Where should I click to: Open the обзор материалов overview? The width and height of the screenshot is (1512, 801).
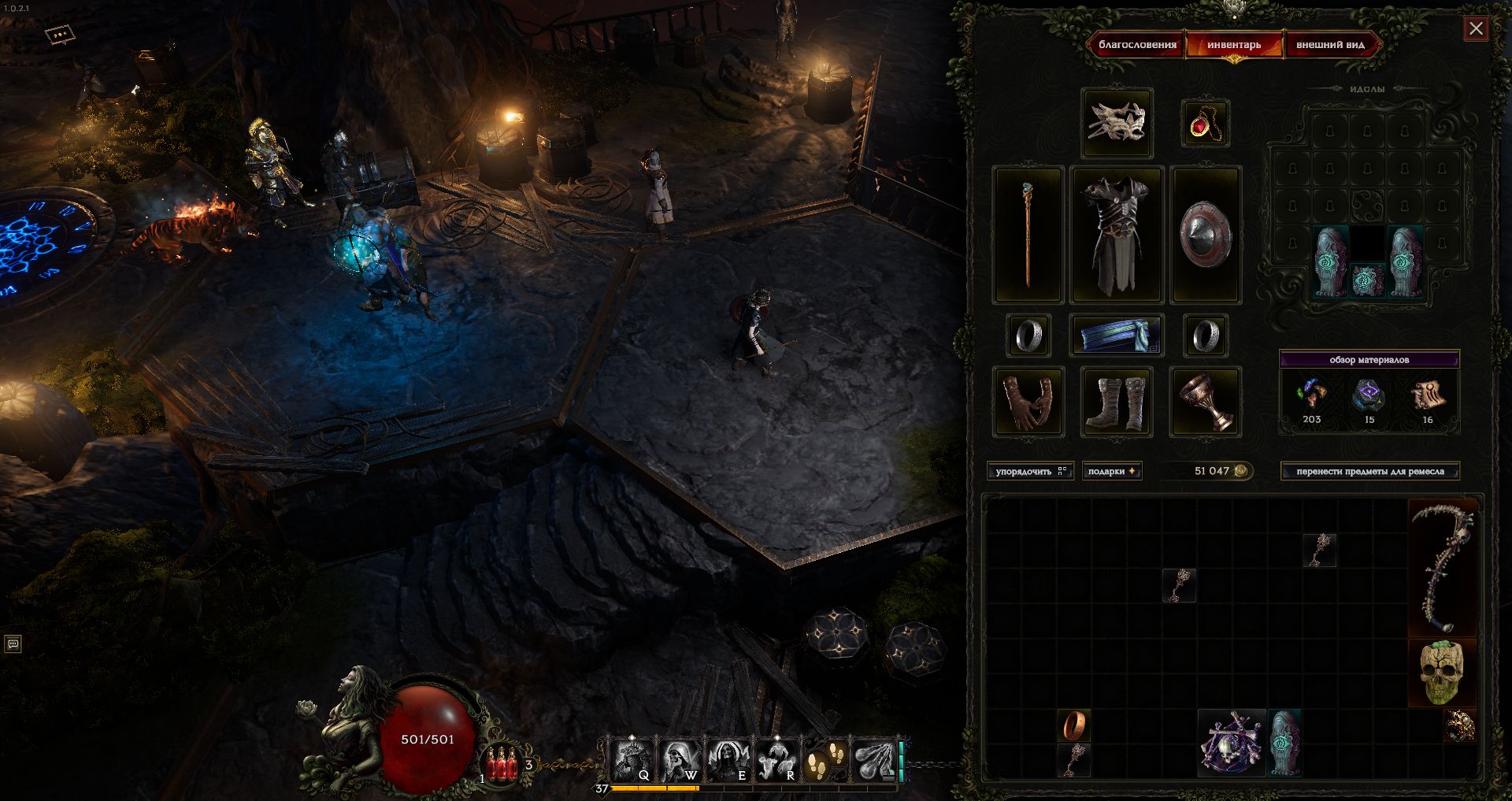[x=1369, y=360]
